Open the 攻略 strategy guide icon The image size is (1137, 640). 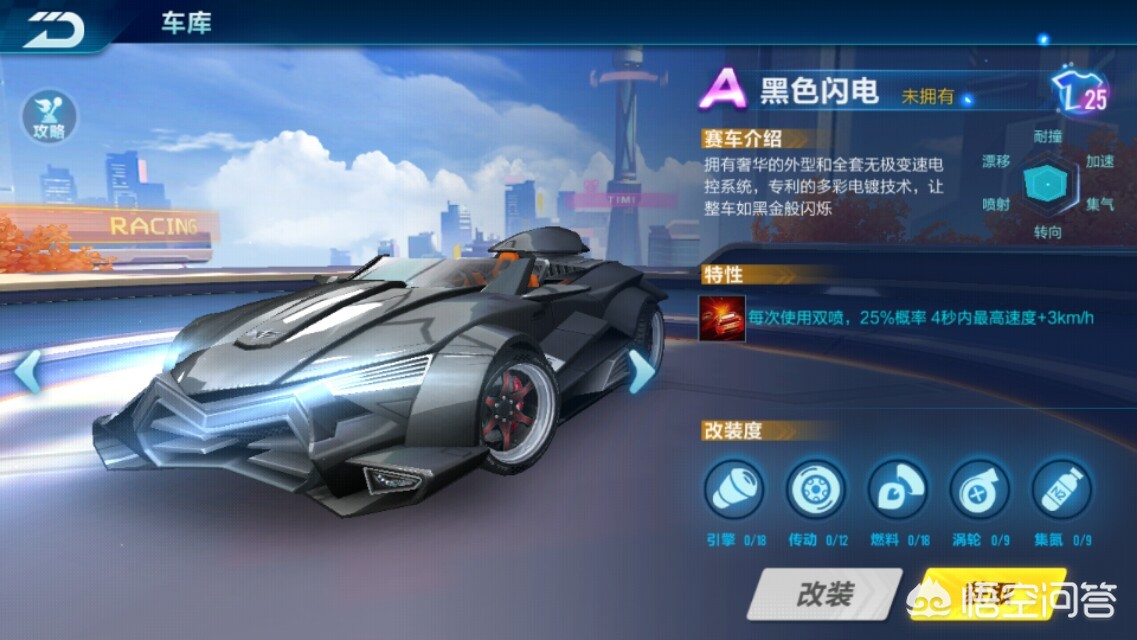pyautogui.click(x=48, y=117)
